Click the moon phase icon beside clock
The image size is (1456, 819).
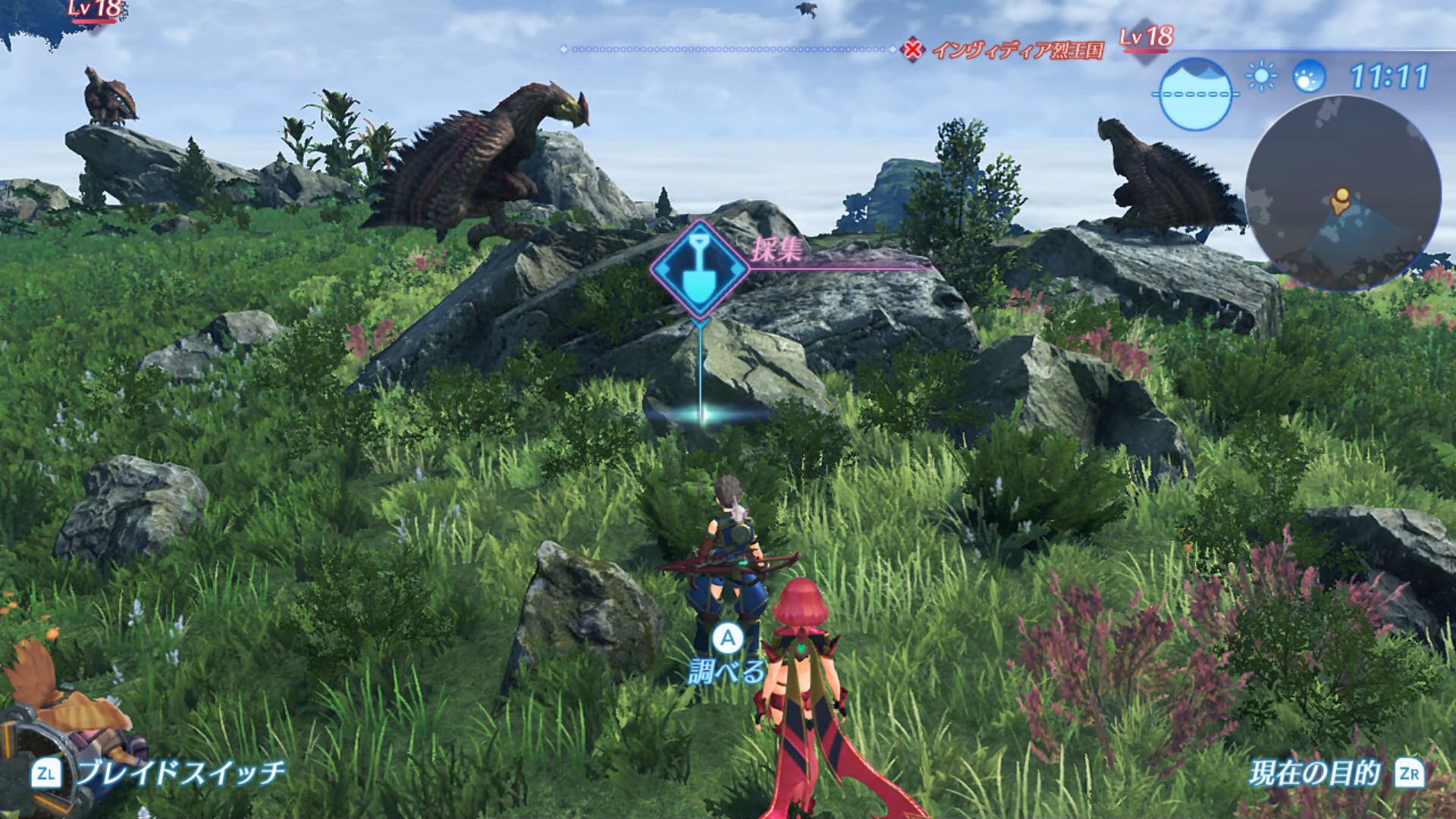coord(1309,77)
